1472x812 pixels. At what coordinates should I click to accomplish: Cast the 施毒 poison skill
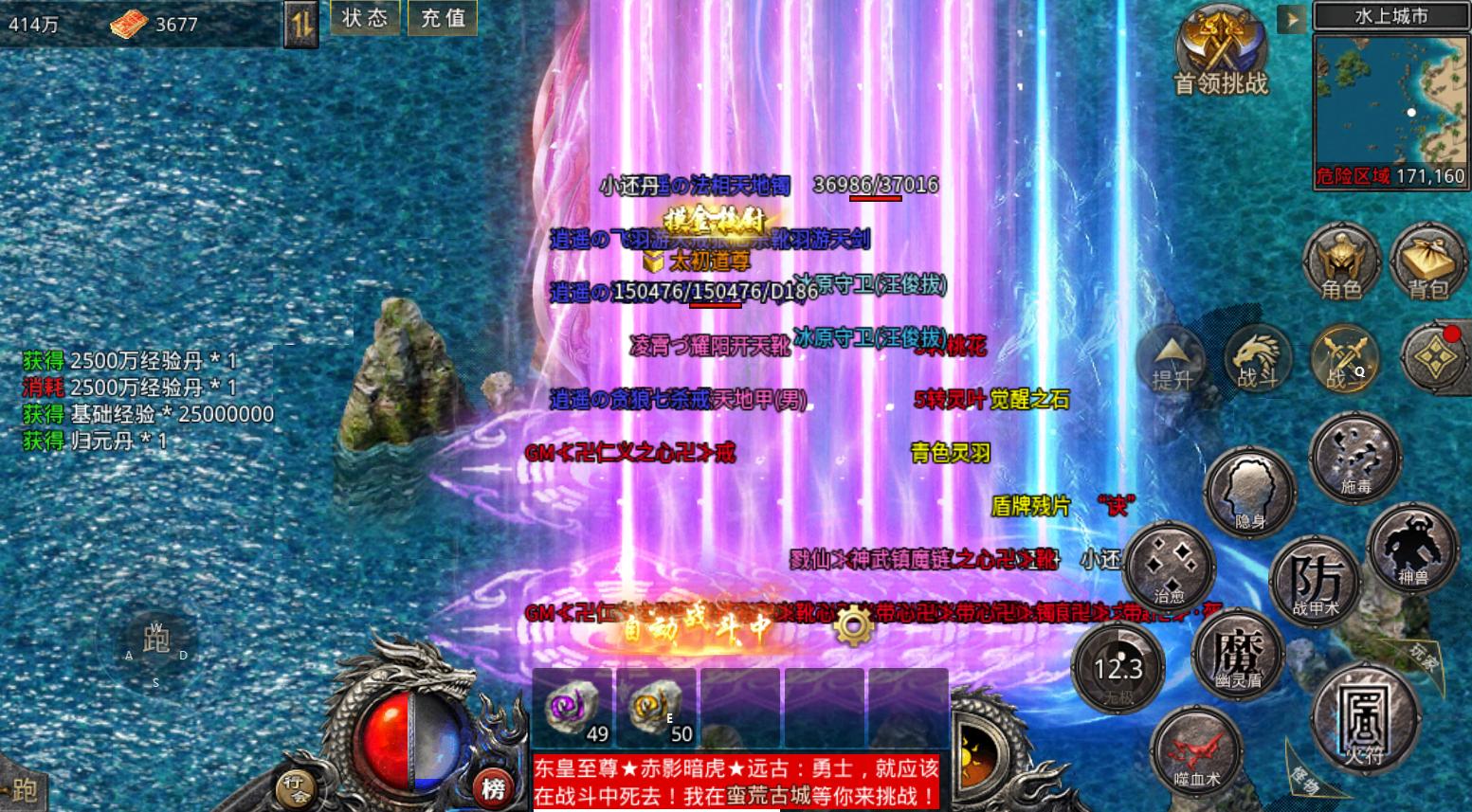pyautogui.click(x=1354, y=457)
